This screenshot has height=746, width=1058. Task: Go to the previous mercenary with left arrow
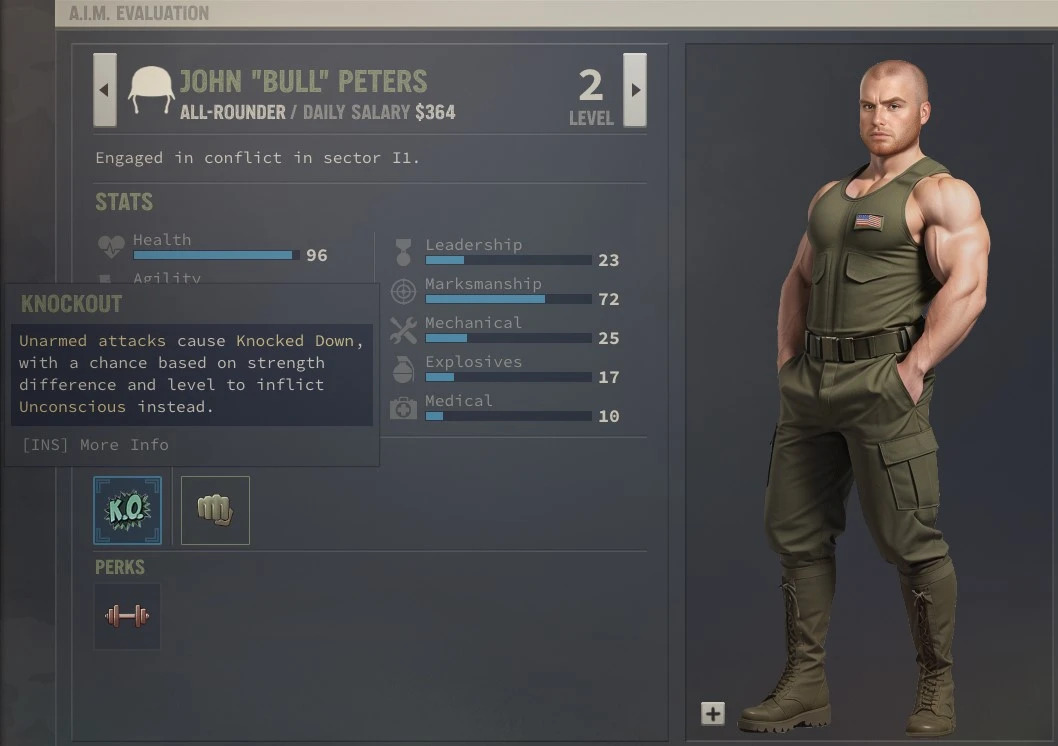(105, 90)
